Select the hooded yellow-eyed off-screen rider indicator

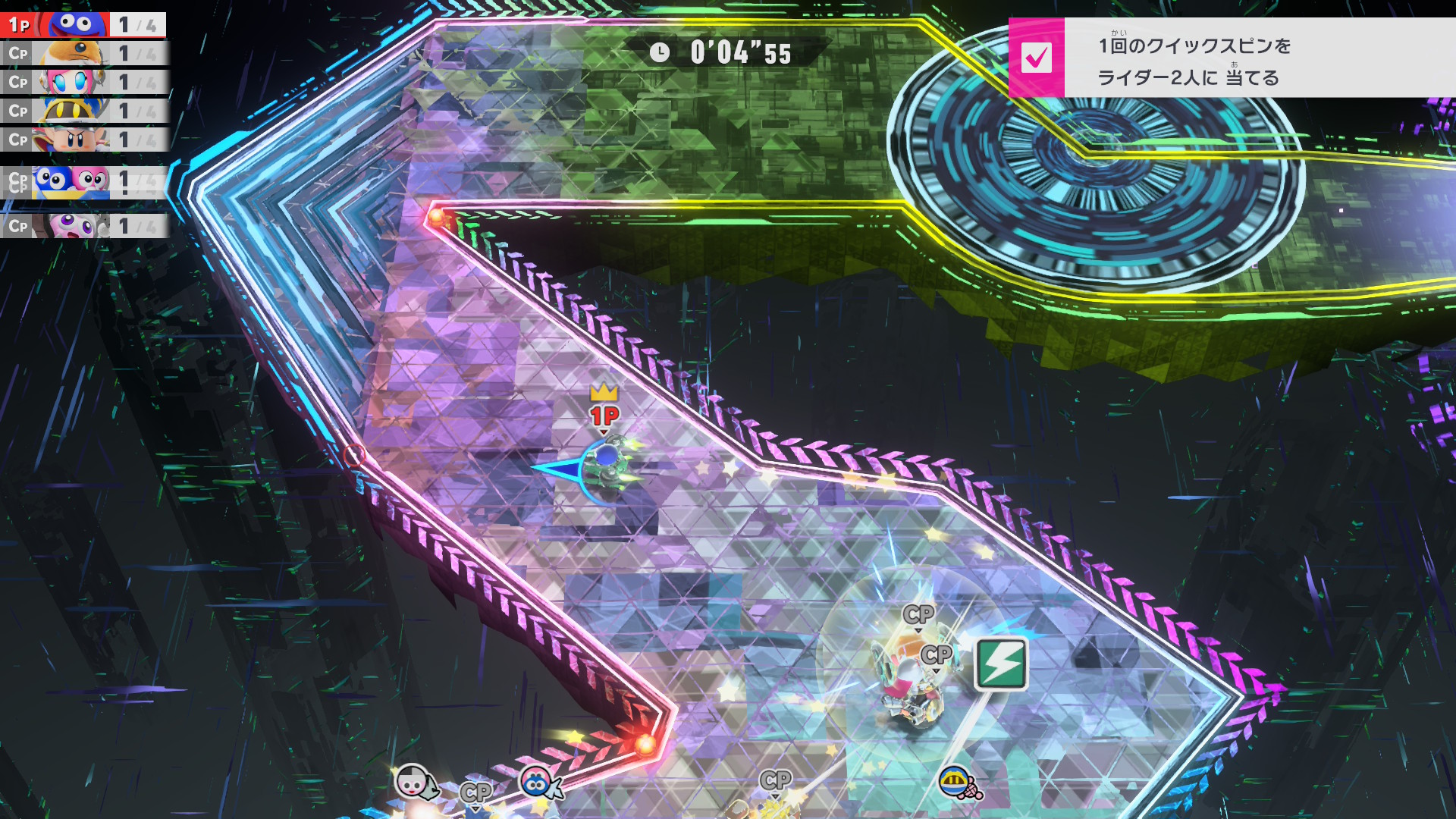[957, 781]
